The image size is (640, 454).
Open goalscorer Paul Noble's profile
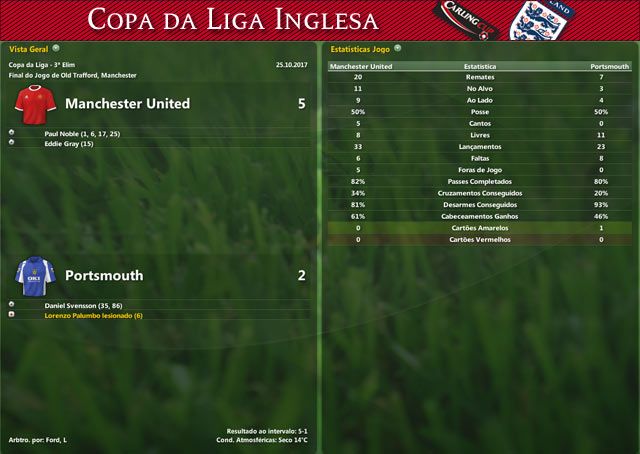coord(82,133)
